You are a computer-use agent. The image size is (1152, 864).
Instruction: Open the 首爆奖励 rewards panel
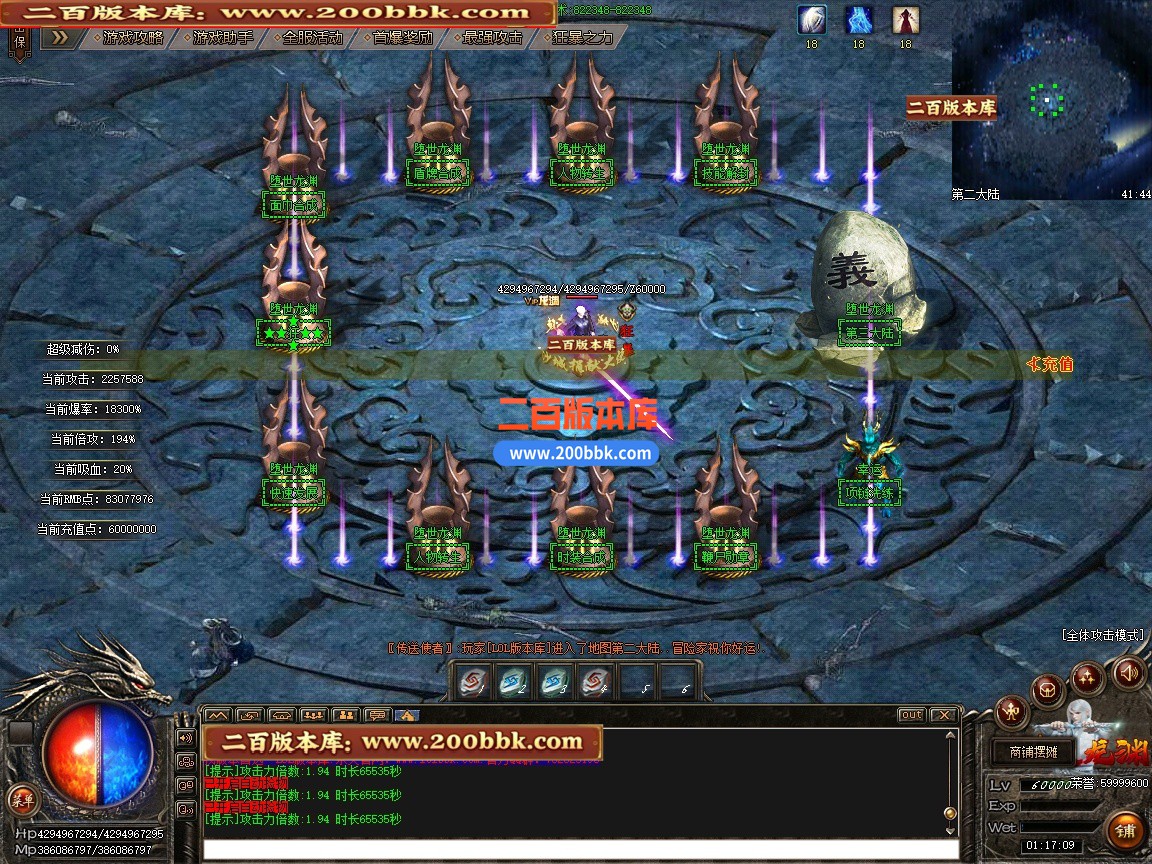pyautogui.click(x=402, y=38)
